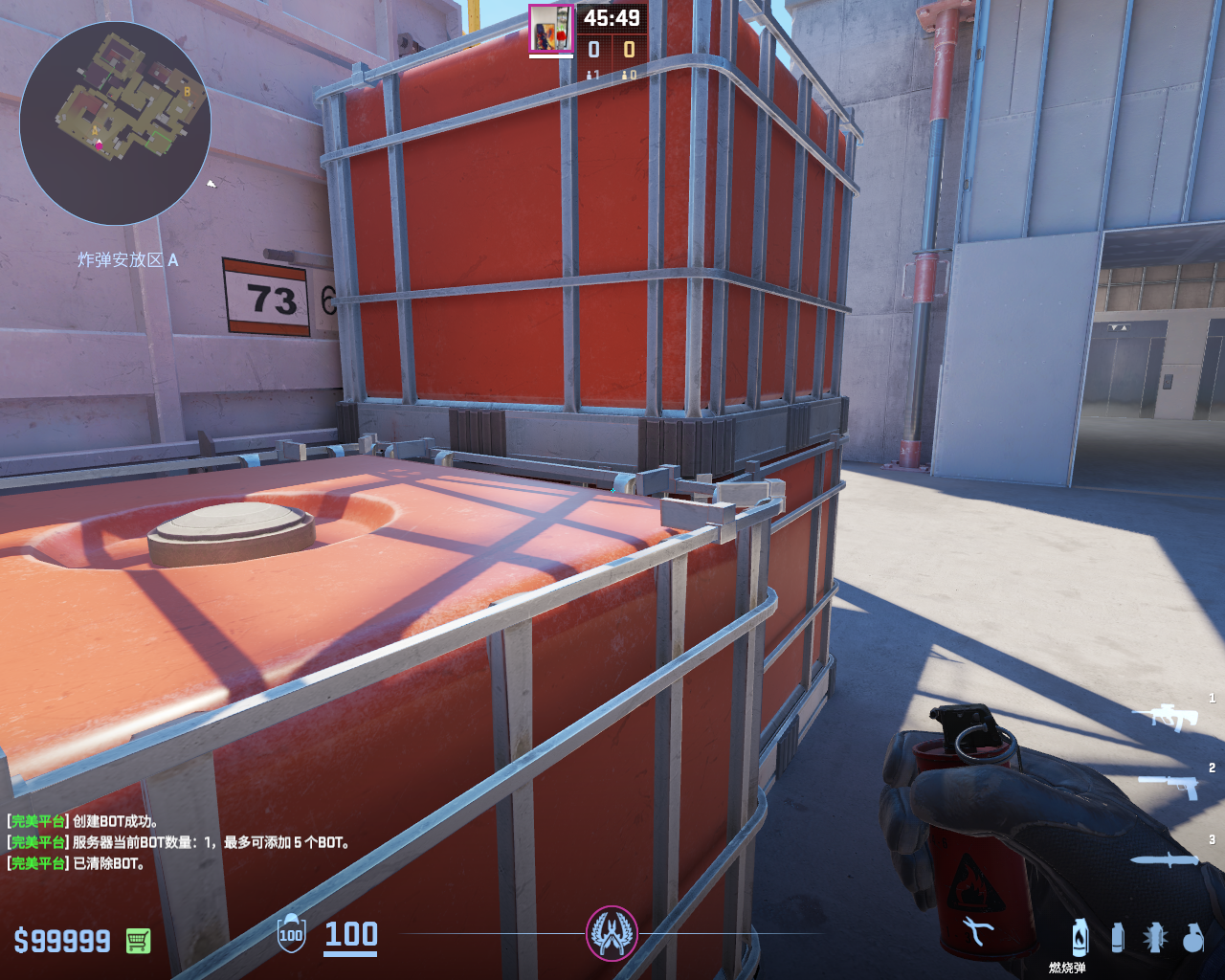This screenshot has height=980, width=1225.
Task: Select the round HE grenade icon
Action: (1192, 938)
